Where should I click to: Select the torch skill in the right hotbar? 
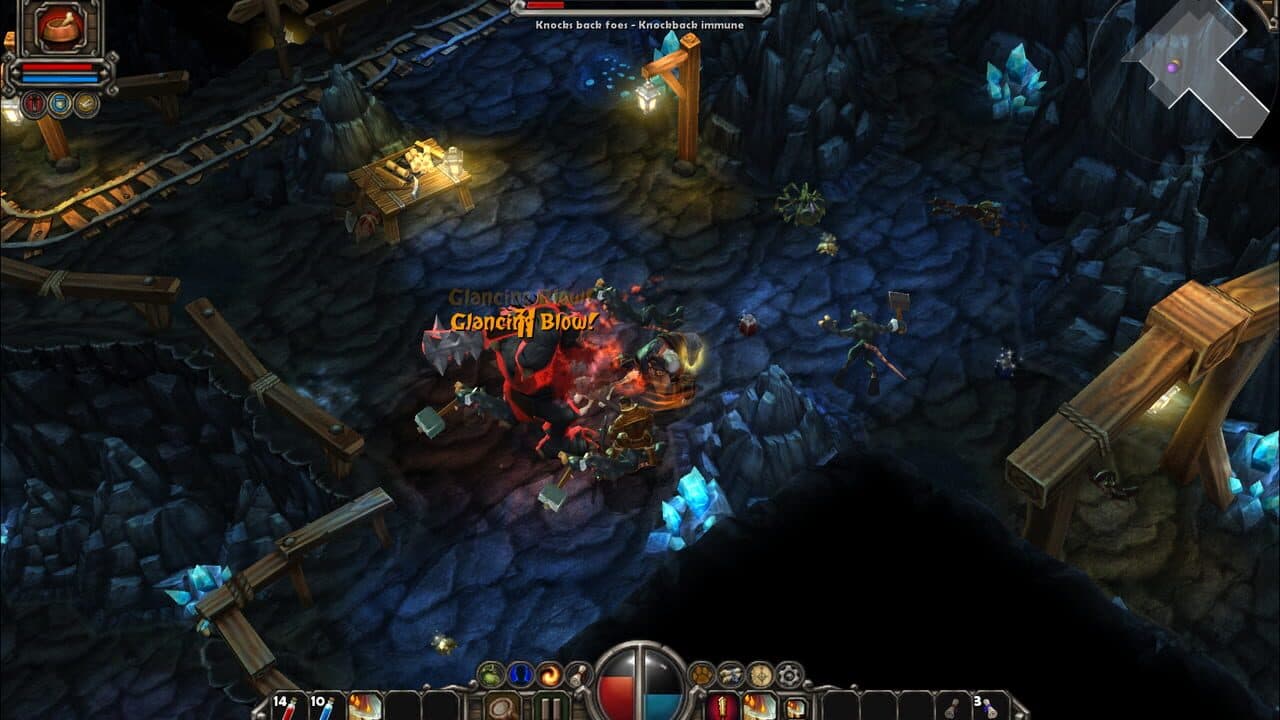click(722, 707)
